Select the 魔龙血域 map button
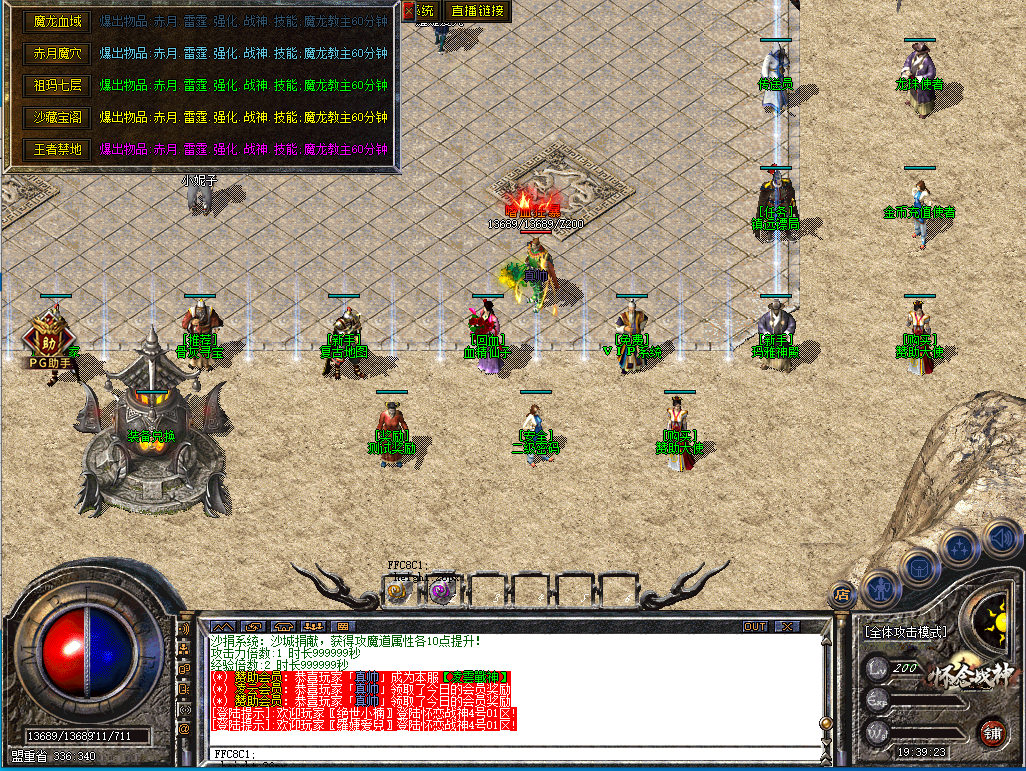The width and height of the screenshot is (1026, 771). click(57, 21)
